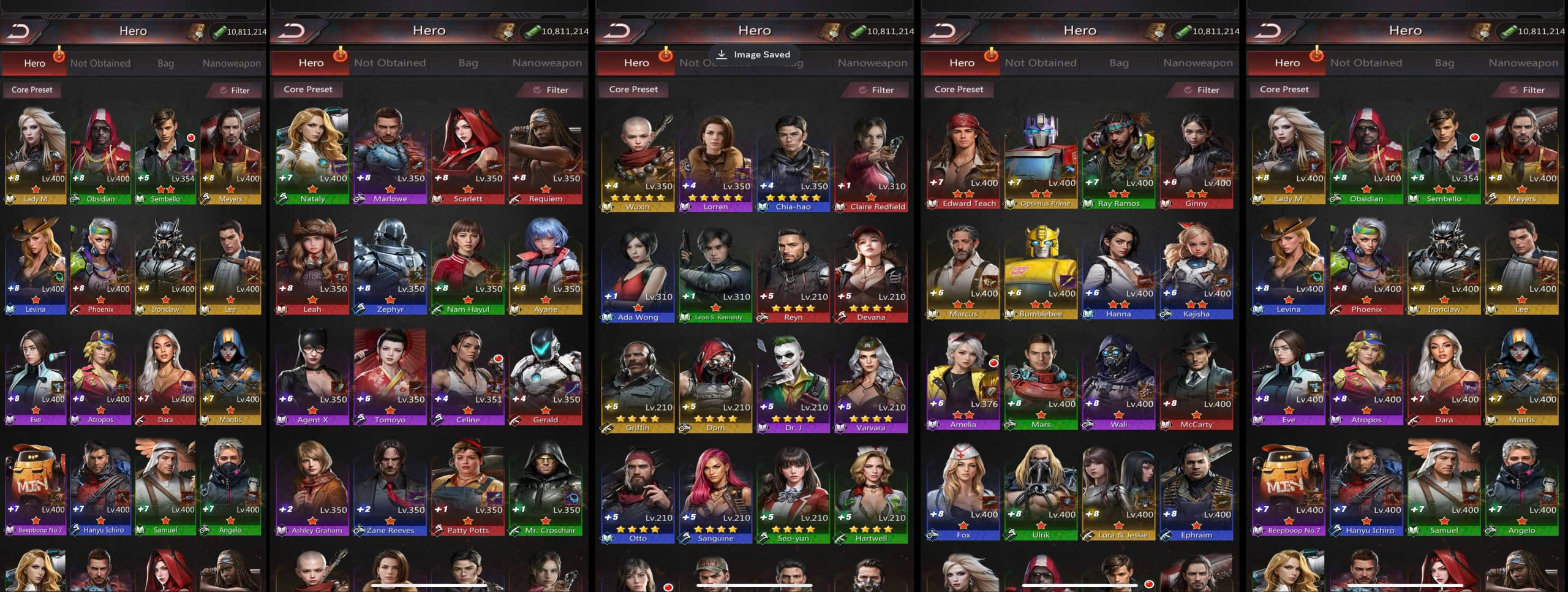Image resolution: width=1568 pixels, height=592 pixels.
Task: Select the Ashley Graham hero
Action: [x=312, y=485]
